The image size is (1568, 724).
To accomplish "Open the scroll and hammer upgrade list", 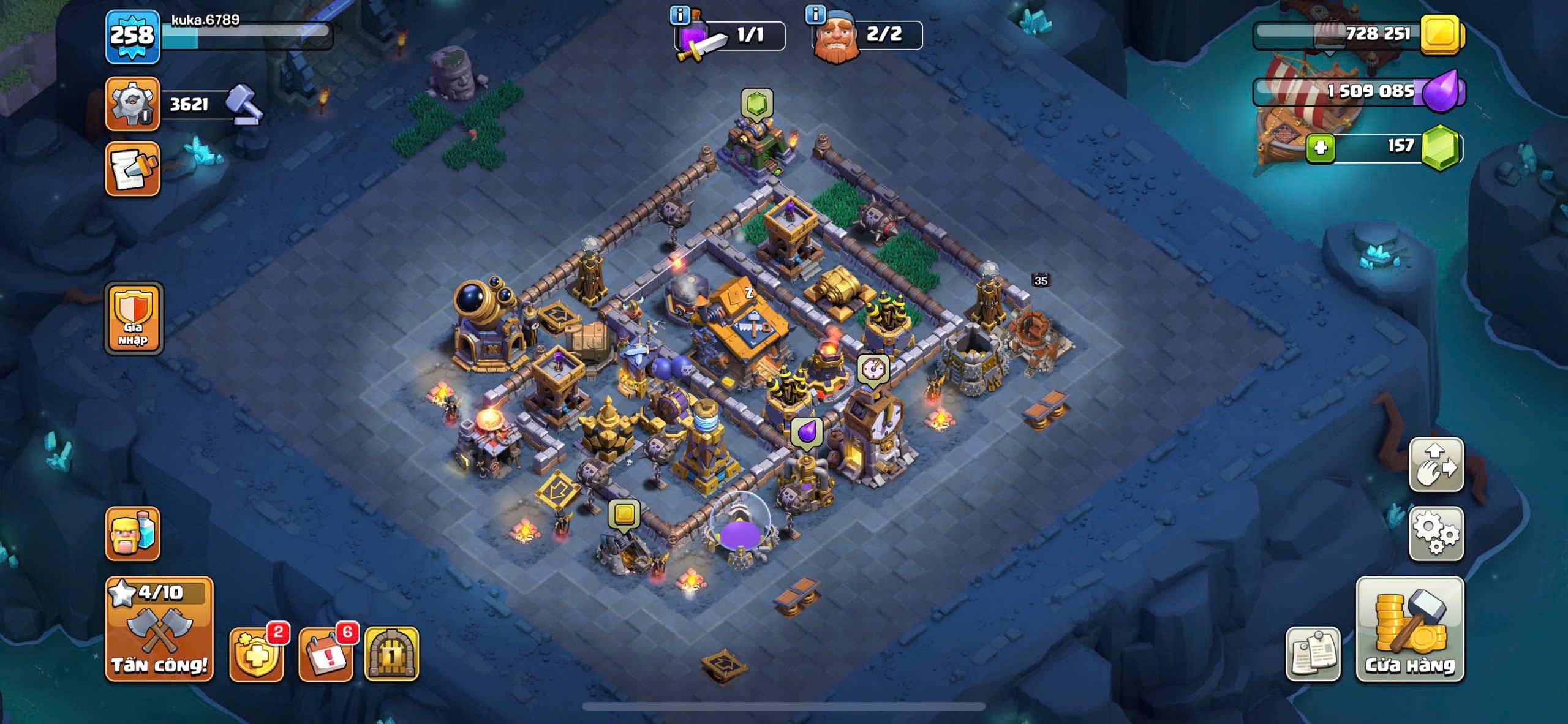I will coord(132,170).
